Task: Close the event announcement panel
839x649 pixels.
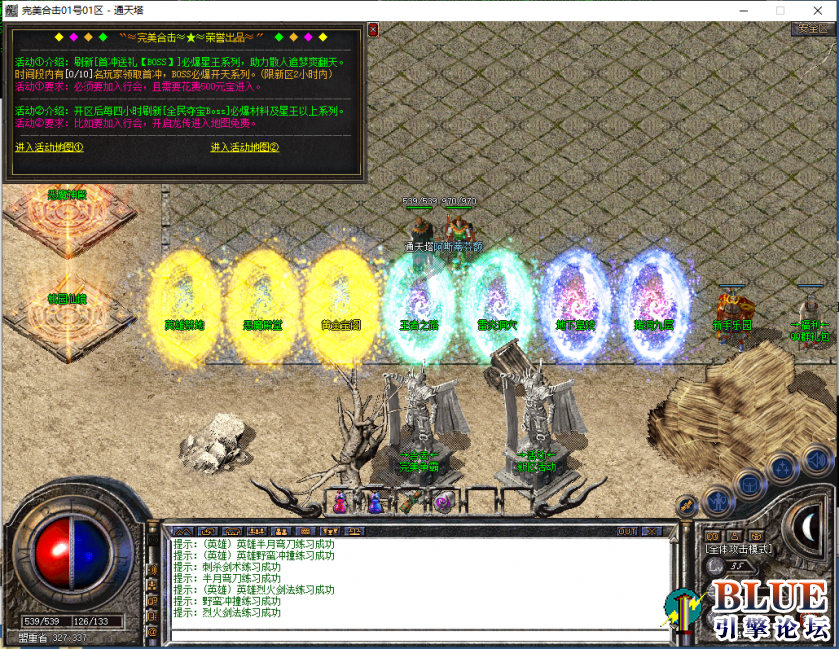Action: (x=373, y=30)
